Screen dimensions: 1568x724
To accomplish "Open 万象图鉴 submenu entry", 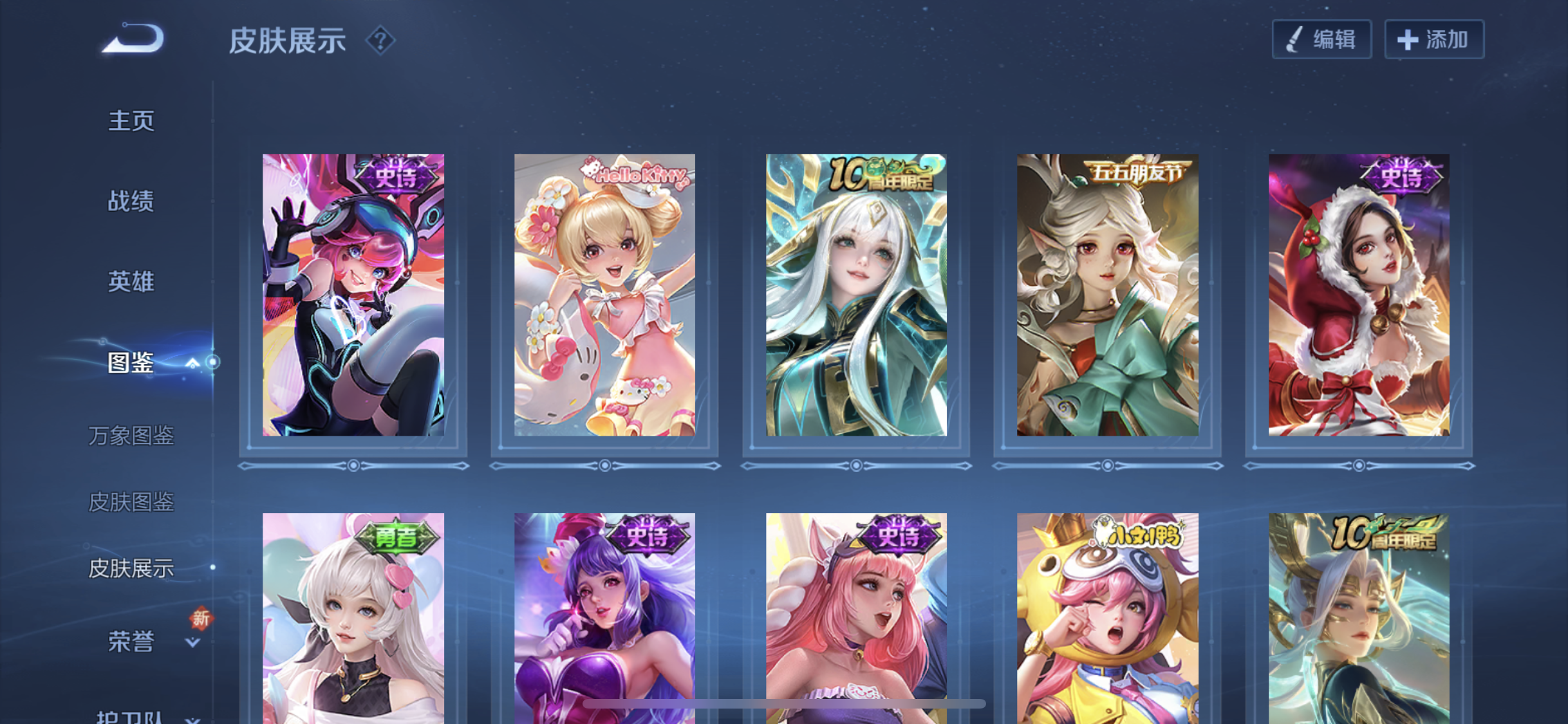I will pos(131,436).
